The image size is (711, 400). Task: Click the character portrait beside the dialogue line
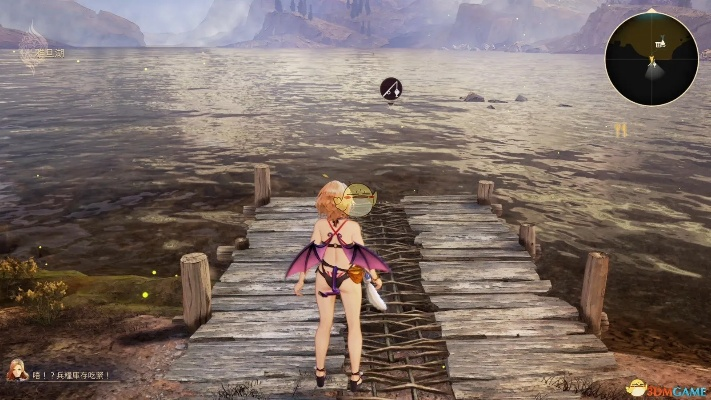point(17,371)
